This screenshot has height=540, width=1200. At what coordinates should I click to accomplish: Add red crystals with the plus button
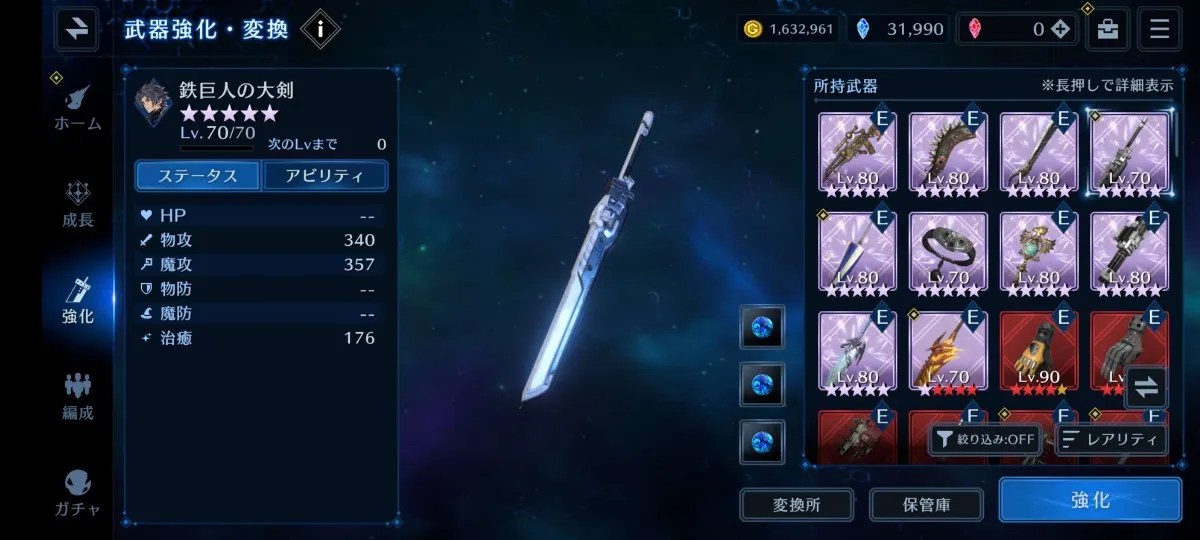[x=1061, y=29]
